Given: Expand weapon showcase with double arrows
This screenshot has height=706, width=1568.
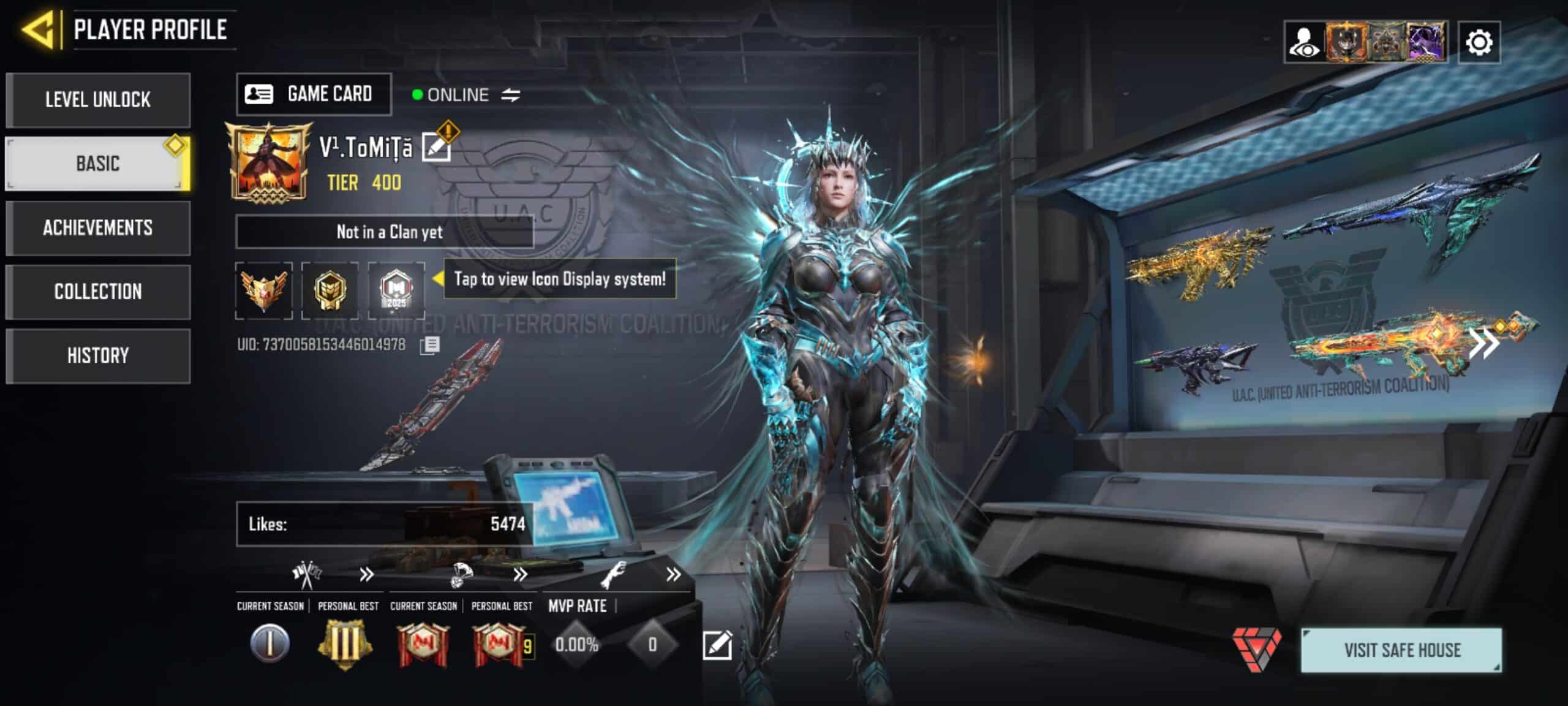Looking at the screenshot, I should coord(1485,343).
